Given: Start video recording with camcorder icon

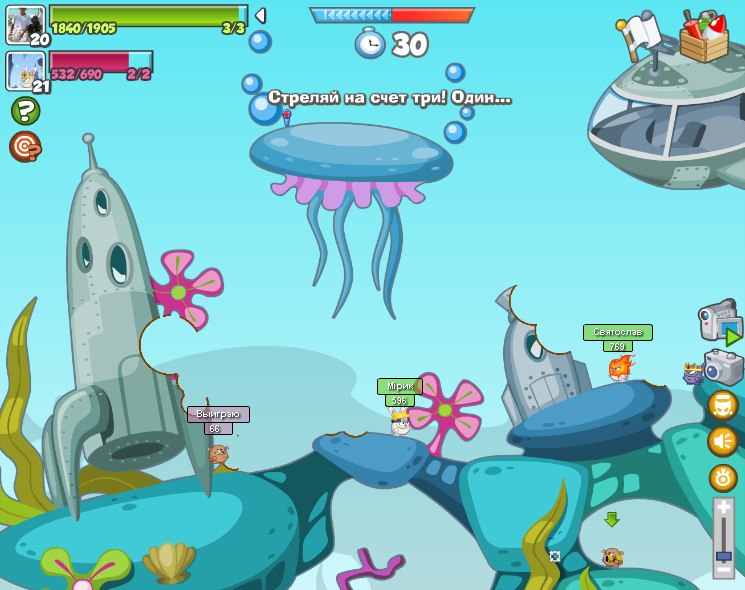Looking at the screenshot, I should point(719,324).
